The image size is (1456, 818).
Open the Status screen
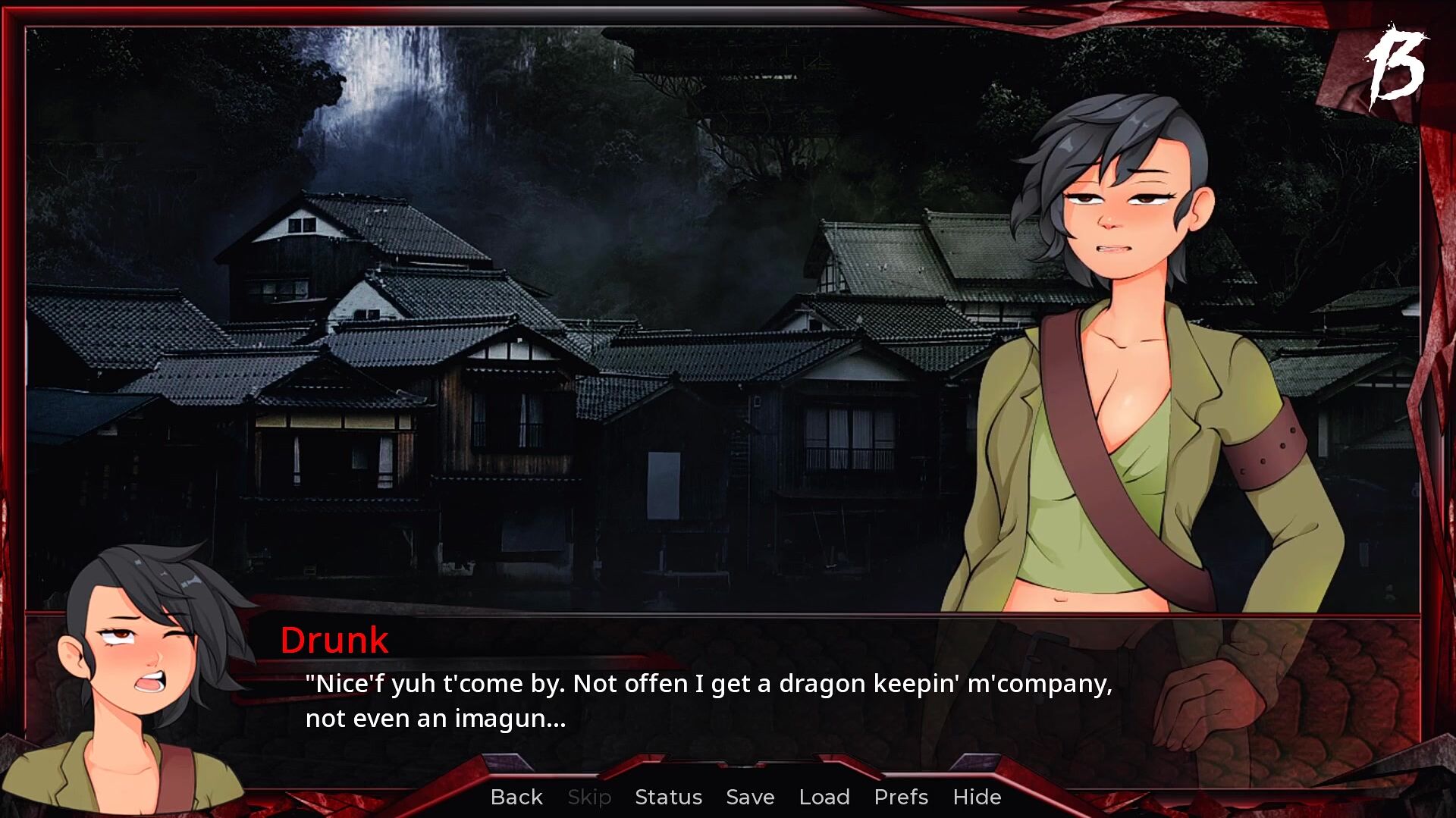(x=668, y=797)
